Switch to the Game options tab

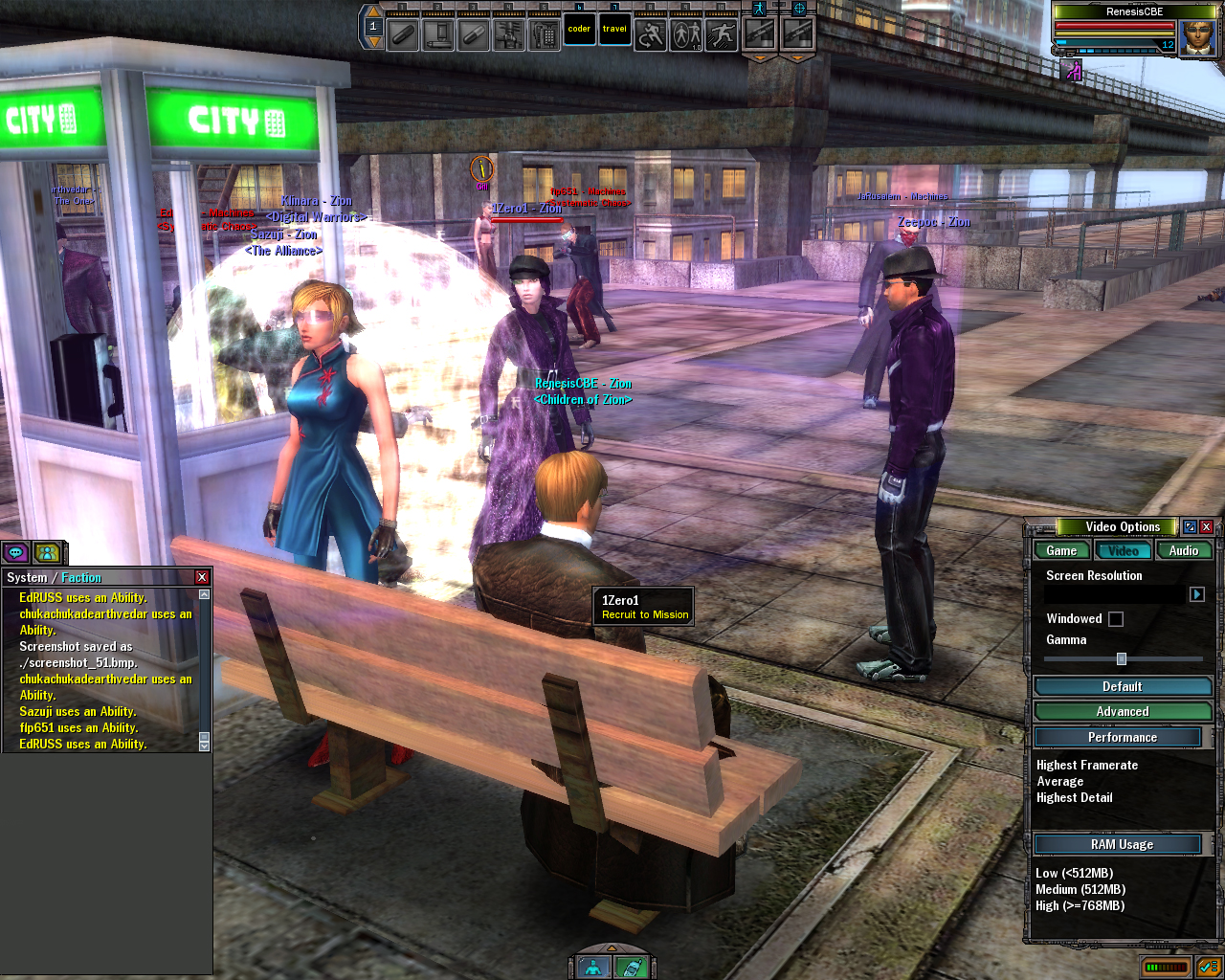1061,550
